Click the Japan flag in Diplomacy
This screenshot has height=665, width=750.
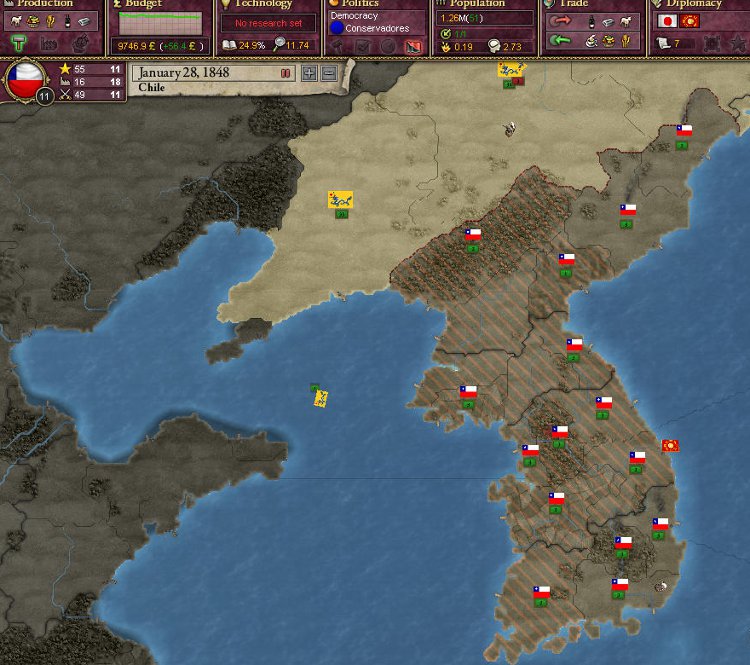click(x=666, y=21)
